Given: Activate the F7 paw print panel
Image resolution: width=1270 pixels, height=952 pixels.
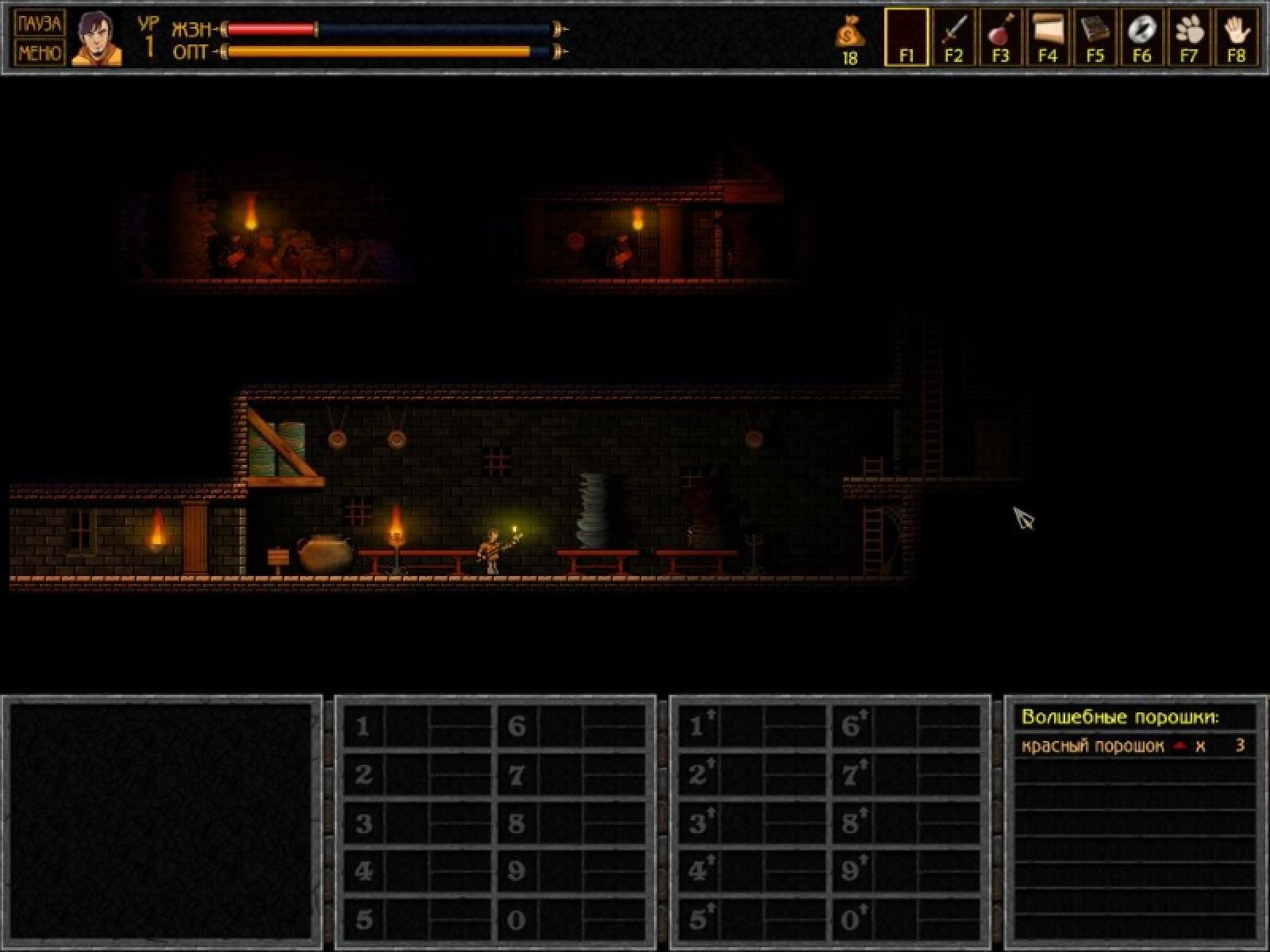Looking at the screenshot, I should point(1189,36).
